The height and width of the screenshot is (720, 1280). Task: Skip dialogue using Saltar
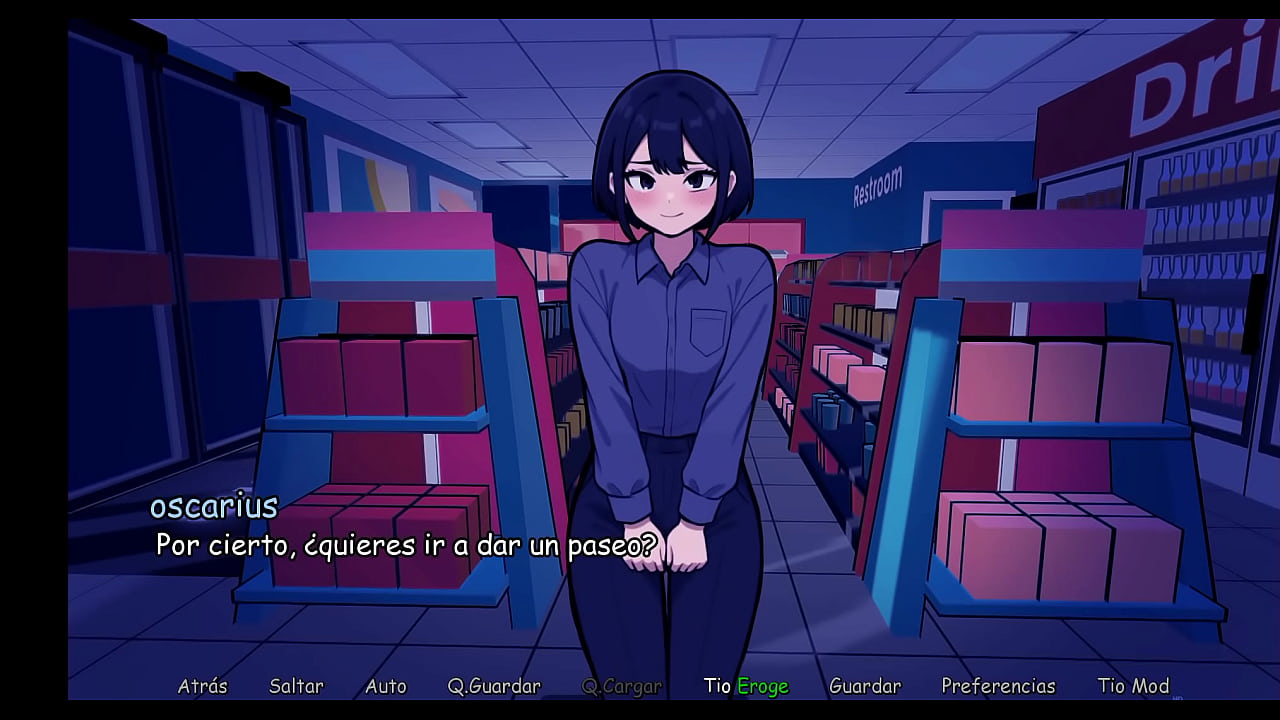click(x=296, y=686)
